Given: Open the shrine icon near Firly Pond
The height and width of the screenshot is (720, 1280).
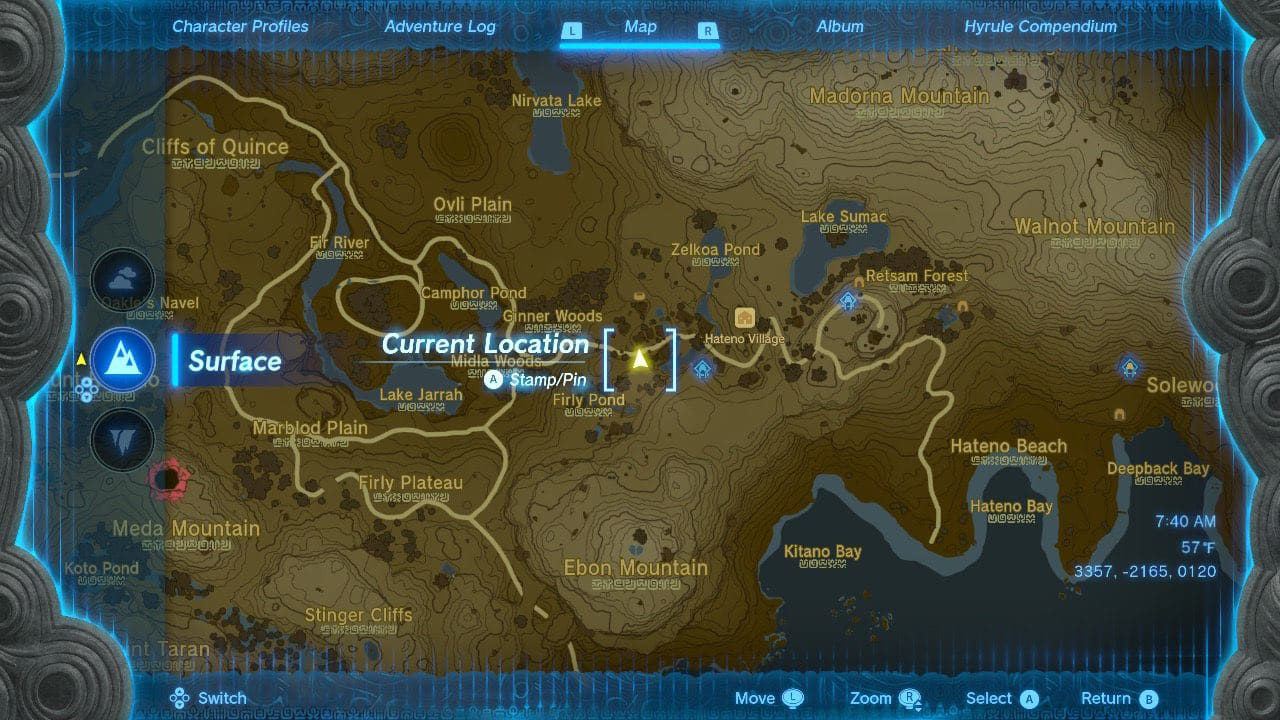Looking at the screenshot, I should (x=703, y=368).
